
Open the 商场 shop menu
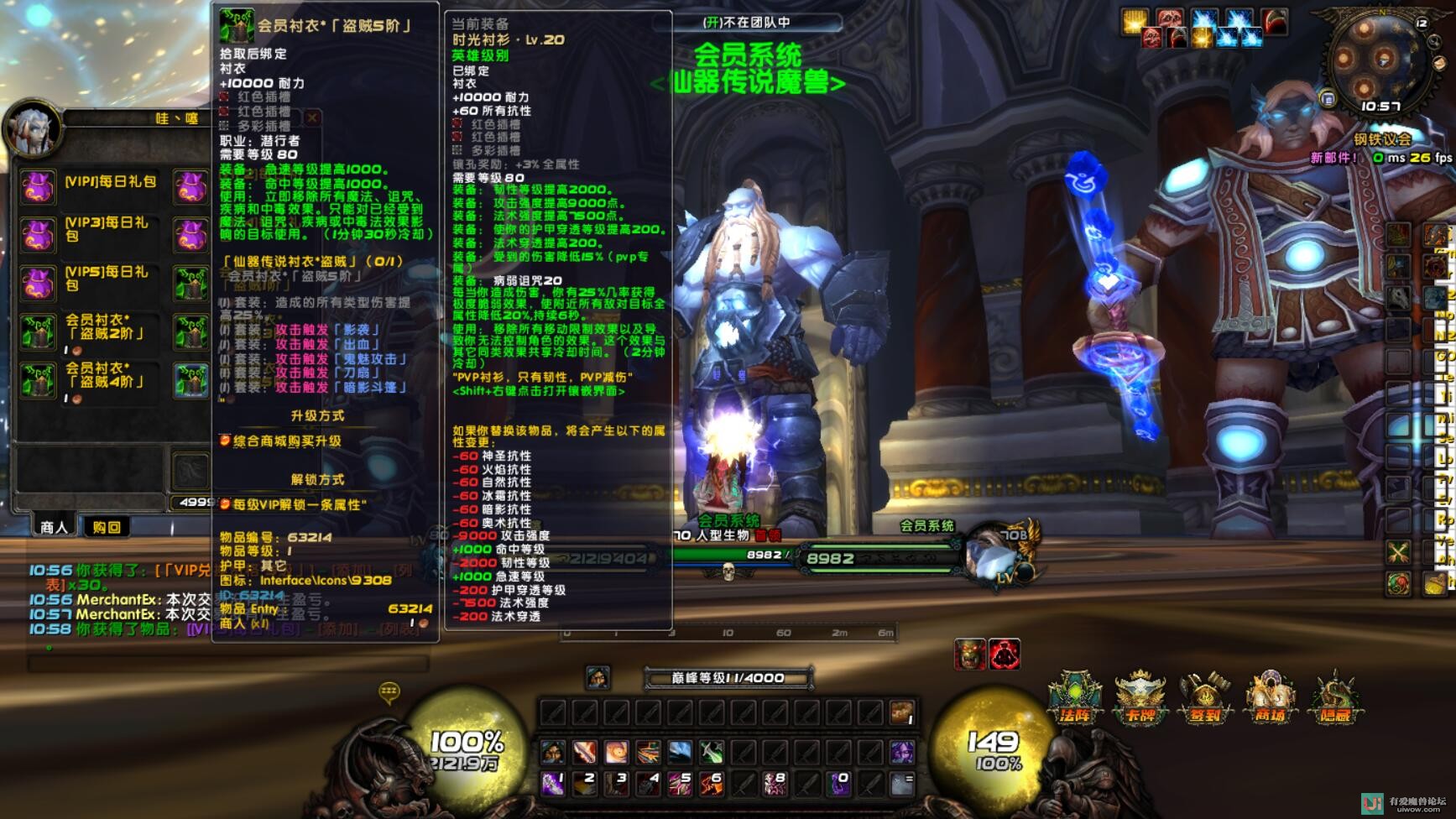(x=1270, y=698)
